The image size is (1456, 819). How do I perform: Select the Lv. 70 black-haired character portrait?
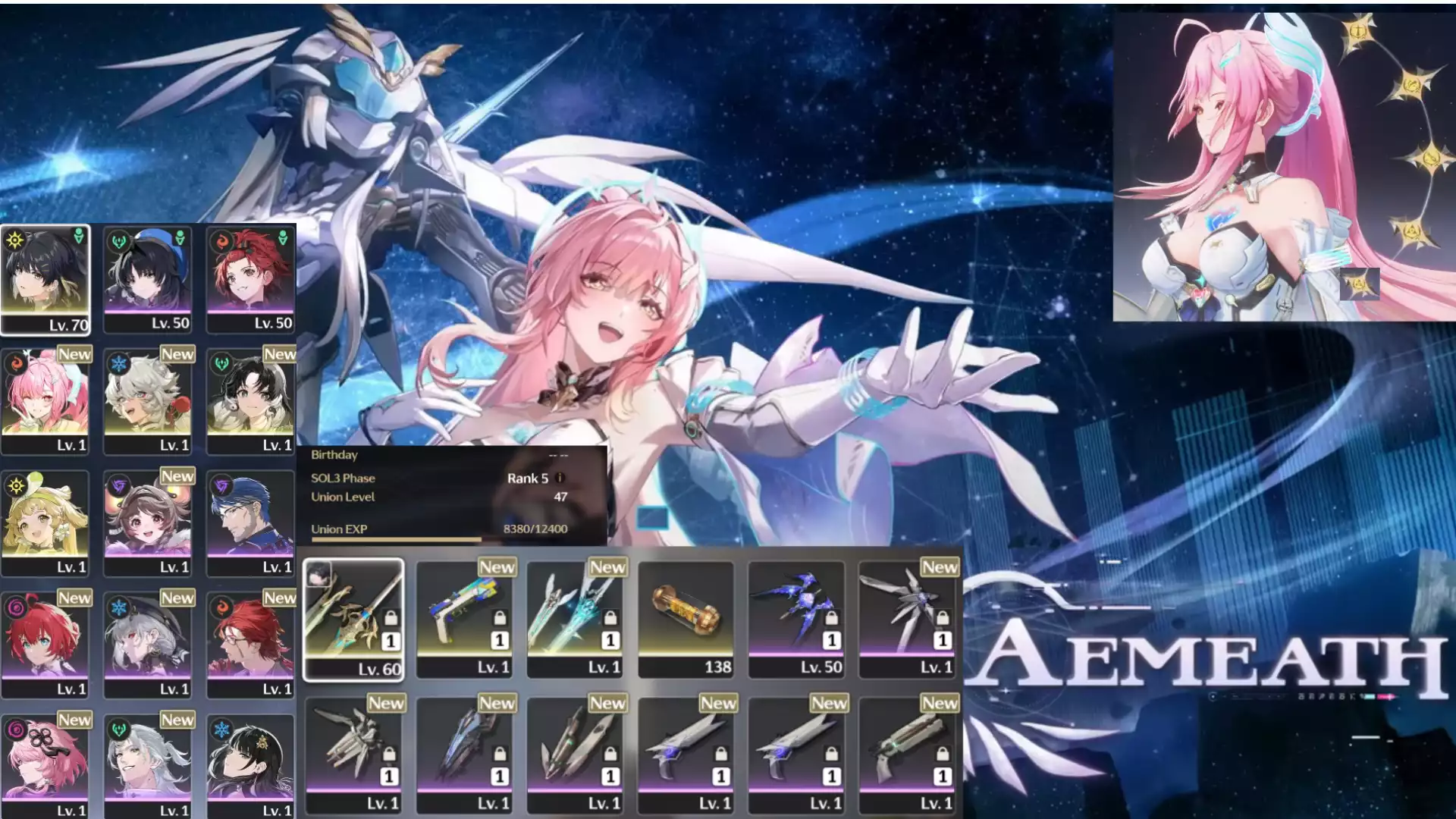[45, 279]
